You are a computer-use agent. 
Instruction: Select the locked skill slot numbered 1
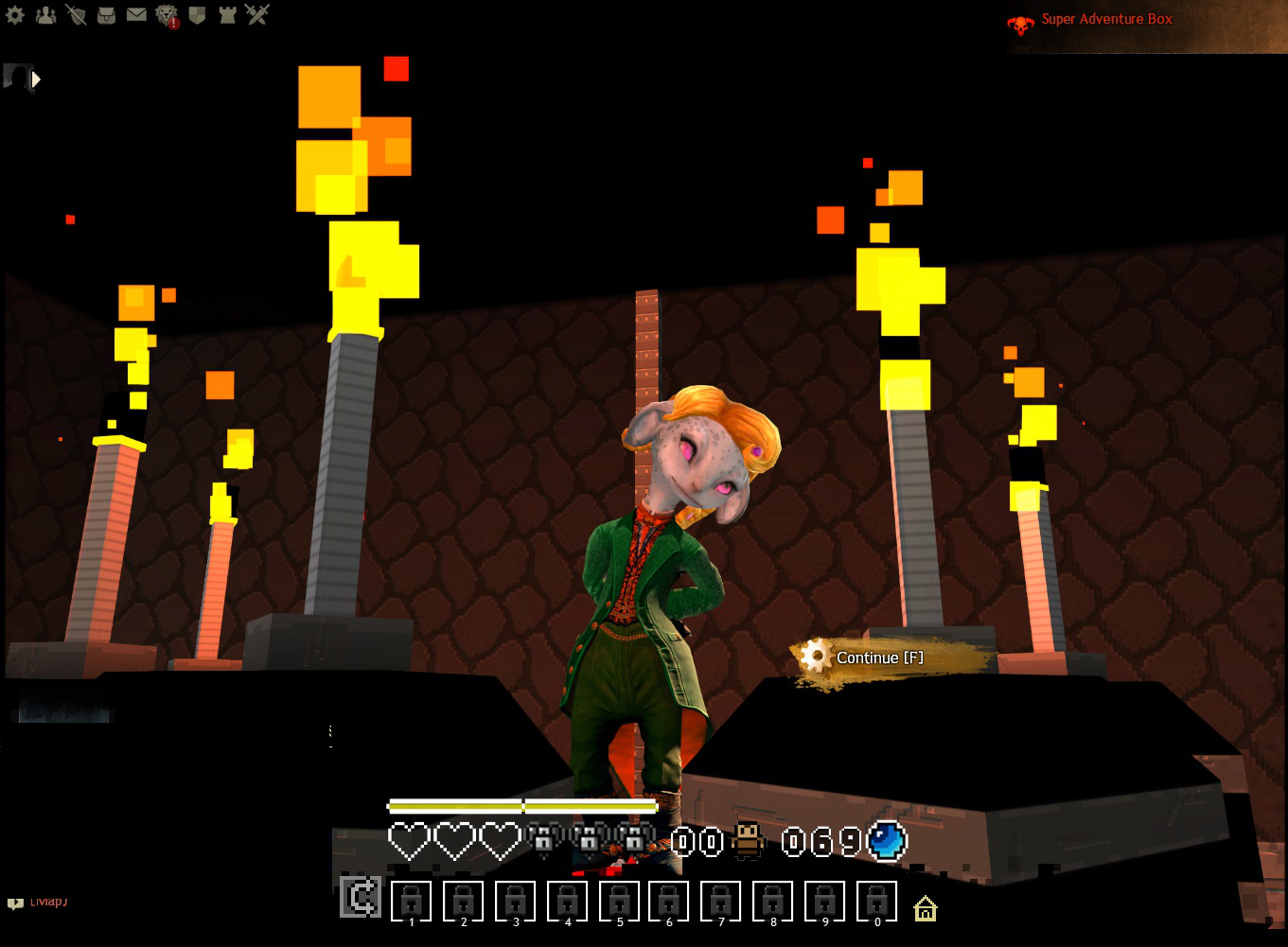[x=411, y=902]
